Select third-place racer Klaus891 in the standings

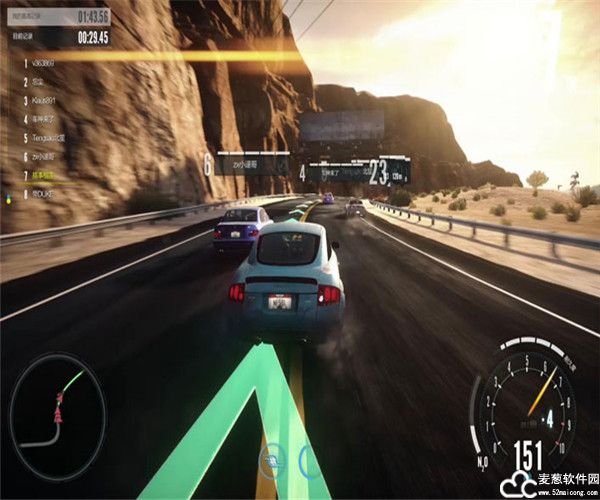pos(47,100)
